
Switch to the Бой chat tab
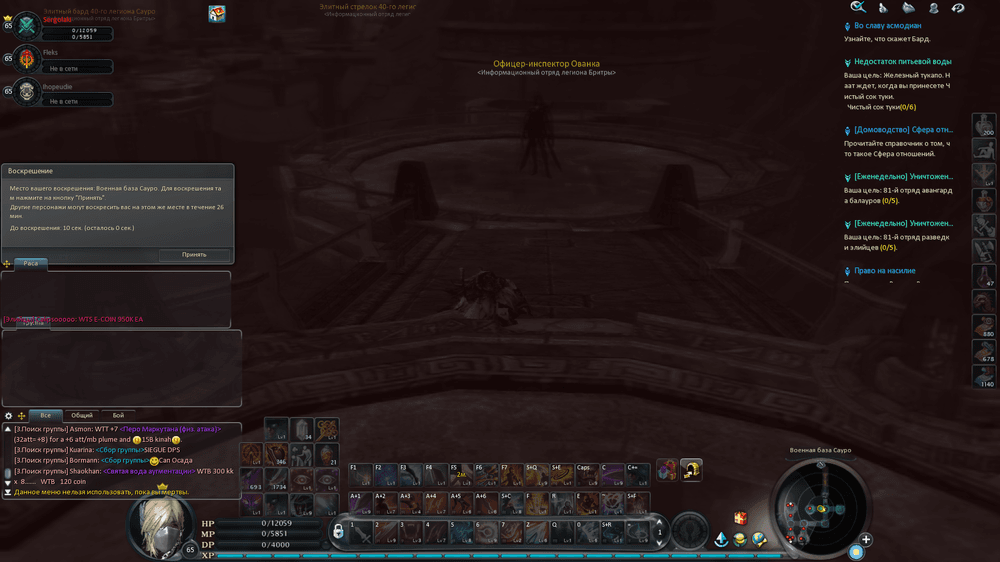[x=118, y=415]
